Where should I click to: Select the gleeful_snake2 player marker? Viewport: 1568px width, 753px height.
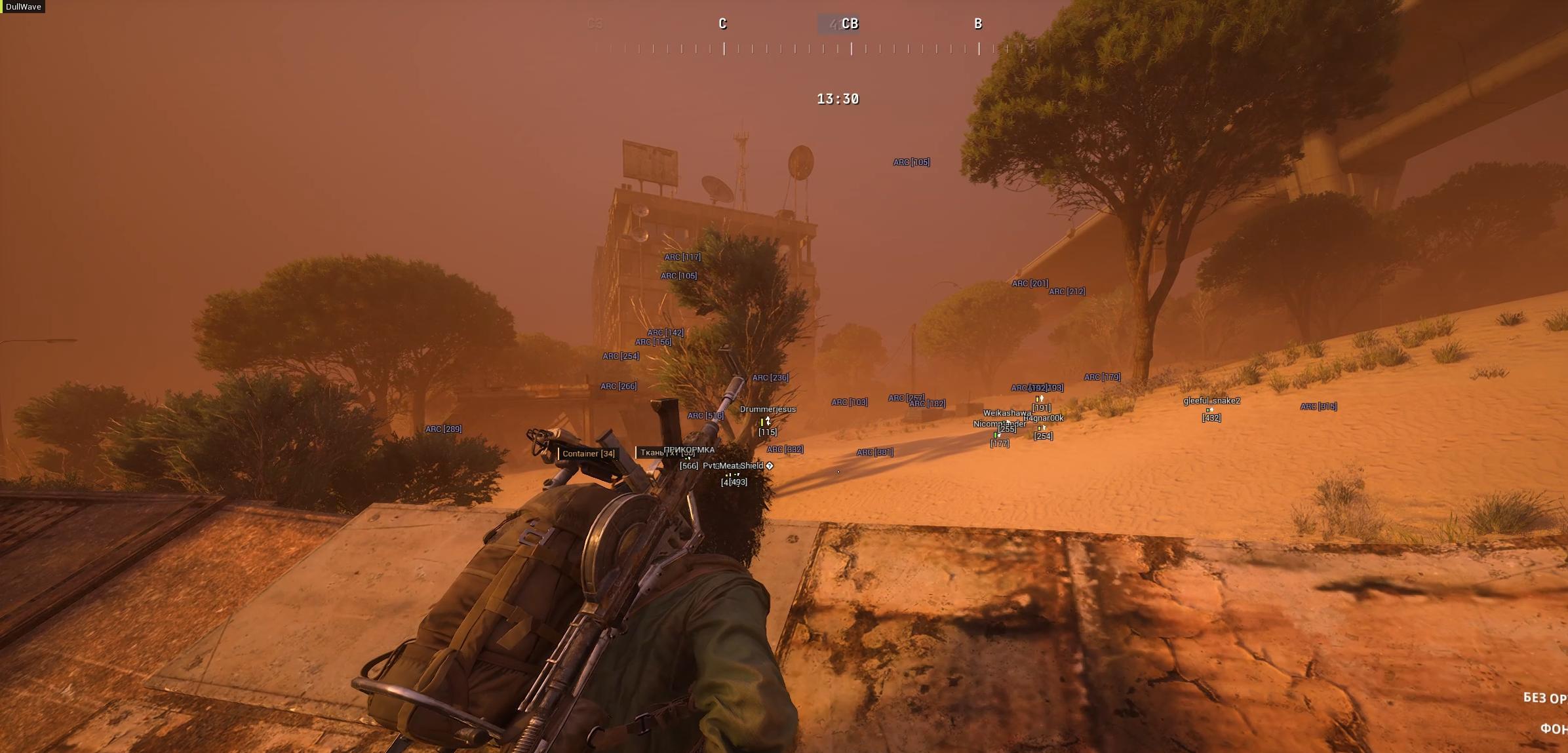[1212, 399]
